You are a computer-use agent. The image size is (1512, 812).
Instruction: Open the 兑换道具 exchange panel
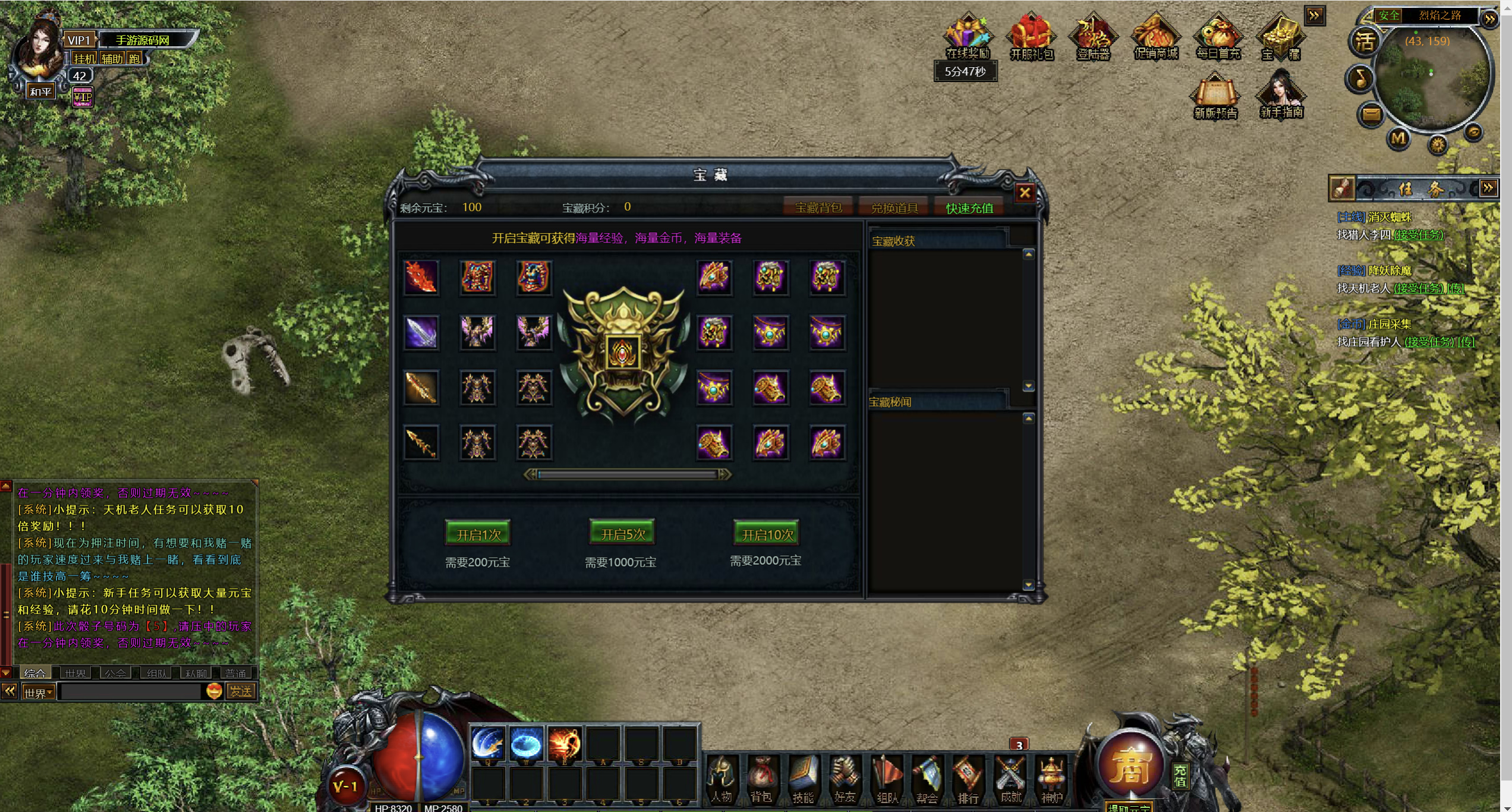894,207
